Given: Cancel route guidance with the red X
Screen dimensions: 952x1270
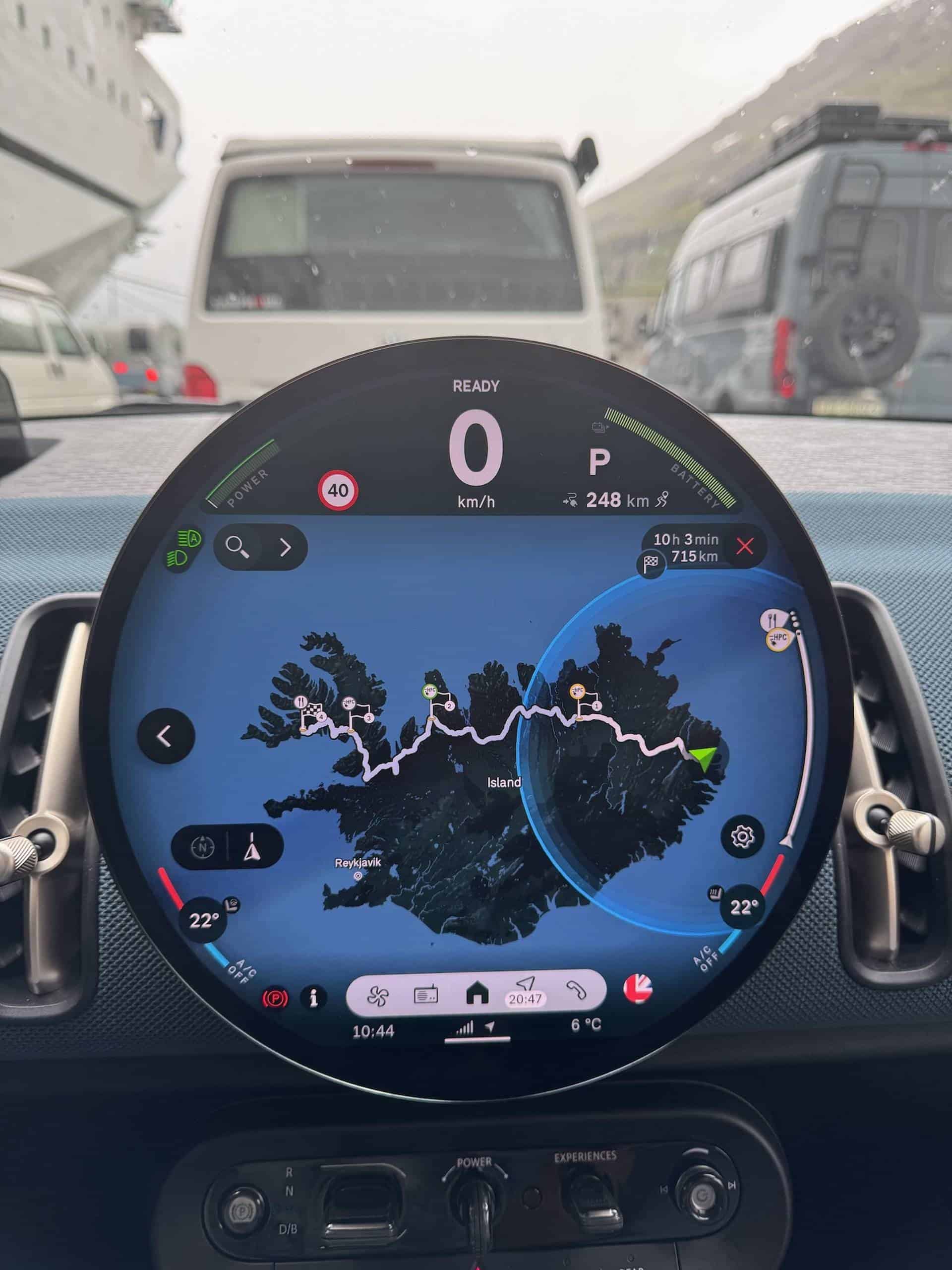Looking at the screenshot, I should point(744,546).
